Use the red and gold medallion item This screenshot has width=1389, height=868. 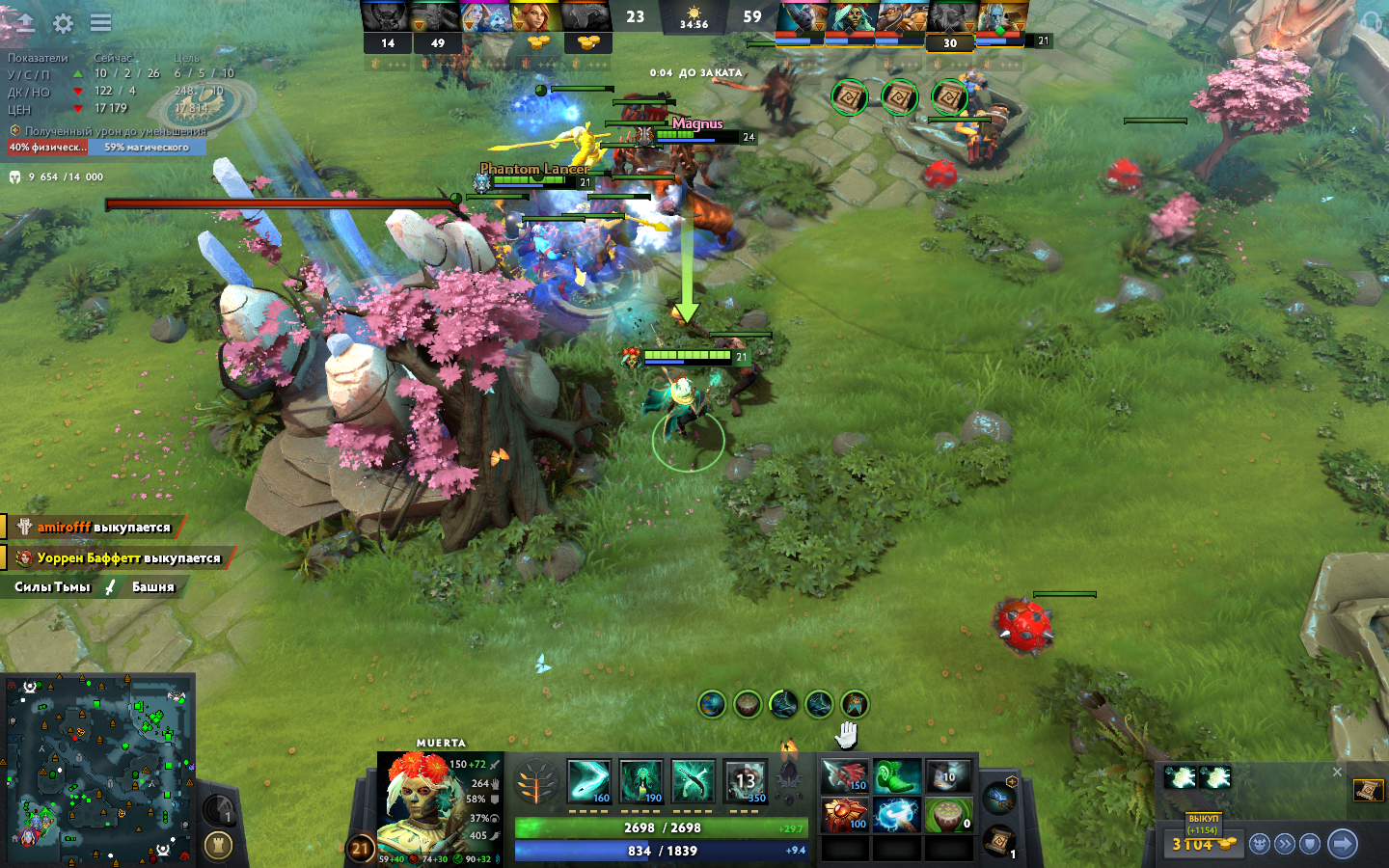click(845, 815)
